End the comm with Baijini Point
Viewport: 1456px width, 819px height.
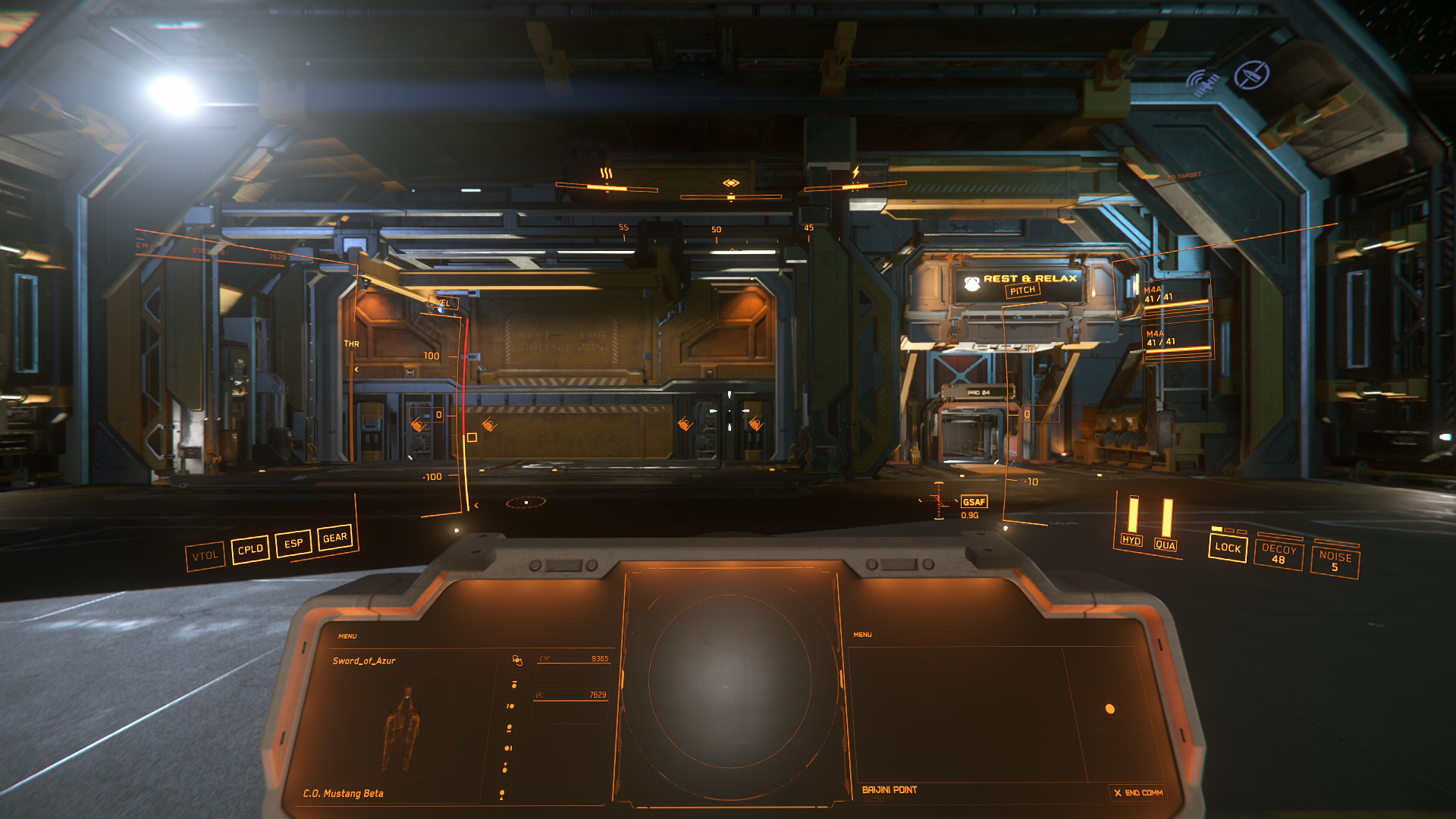(x=1137, y=792)
